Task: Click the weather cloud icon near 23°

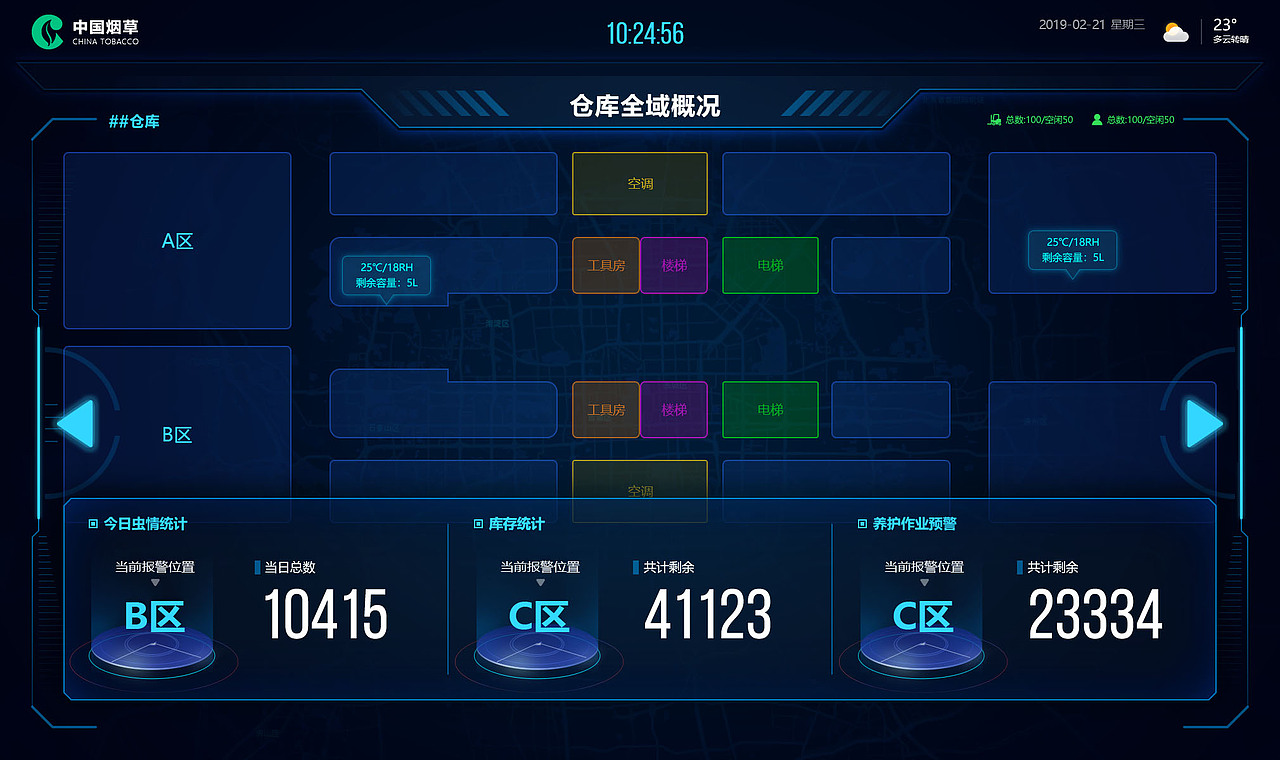Action: coord(1175,31)
